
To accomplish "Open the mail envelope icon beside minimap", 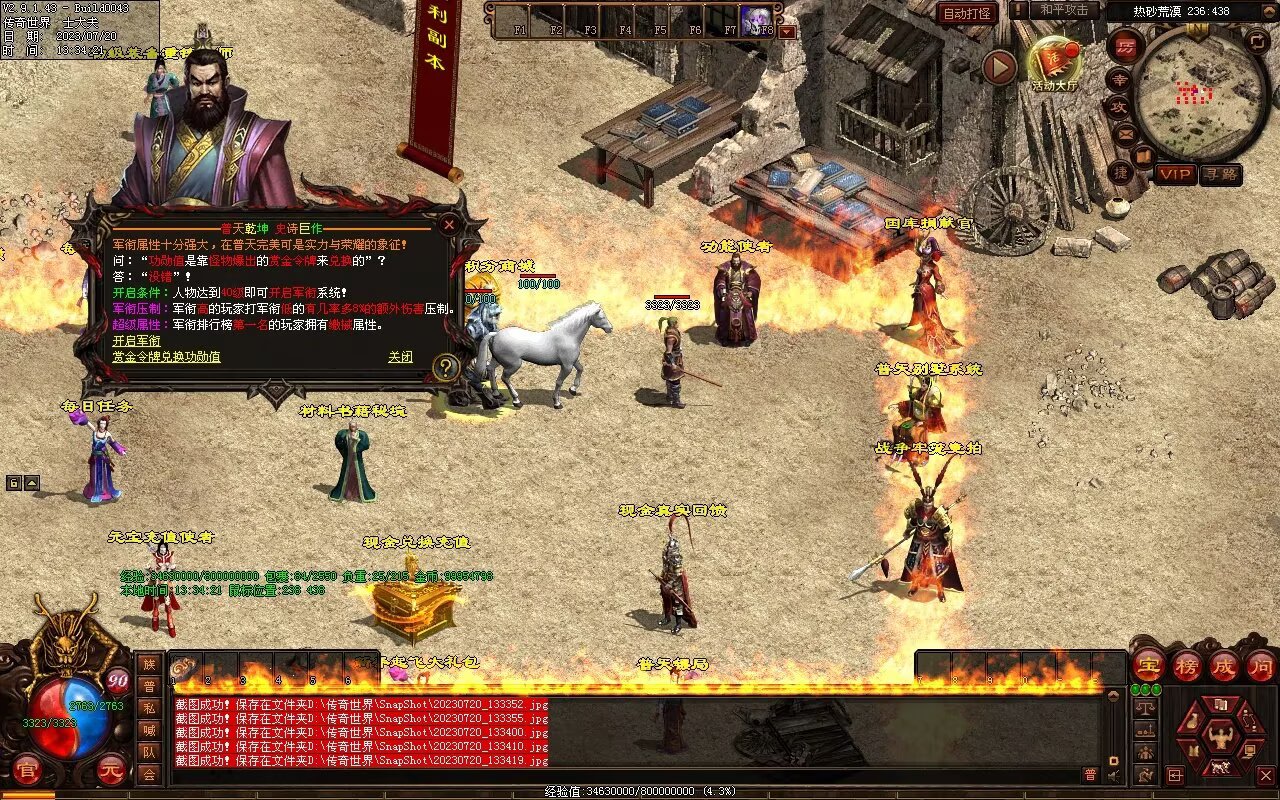I will coord(1125,132).
